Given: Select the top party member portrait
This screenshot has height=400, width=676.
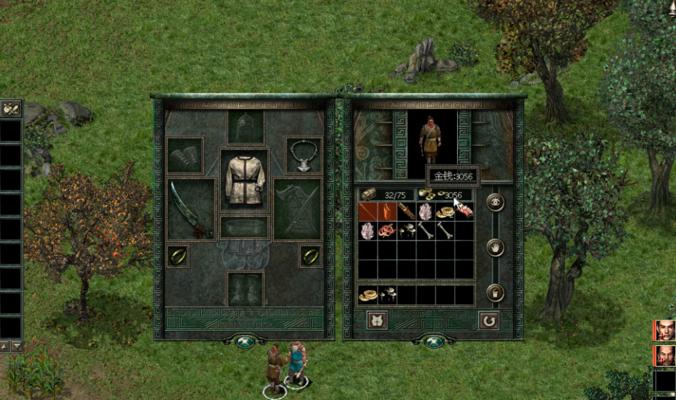Looking at the screenshot, I should tap(664, 330).
